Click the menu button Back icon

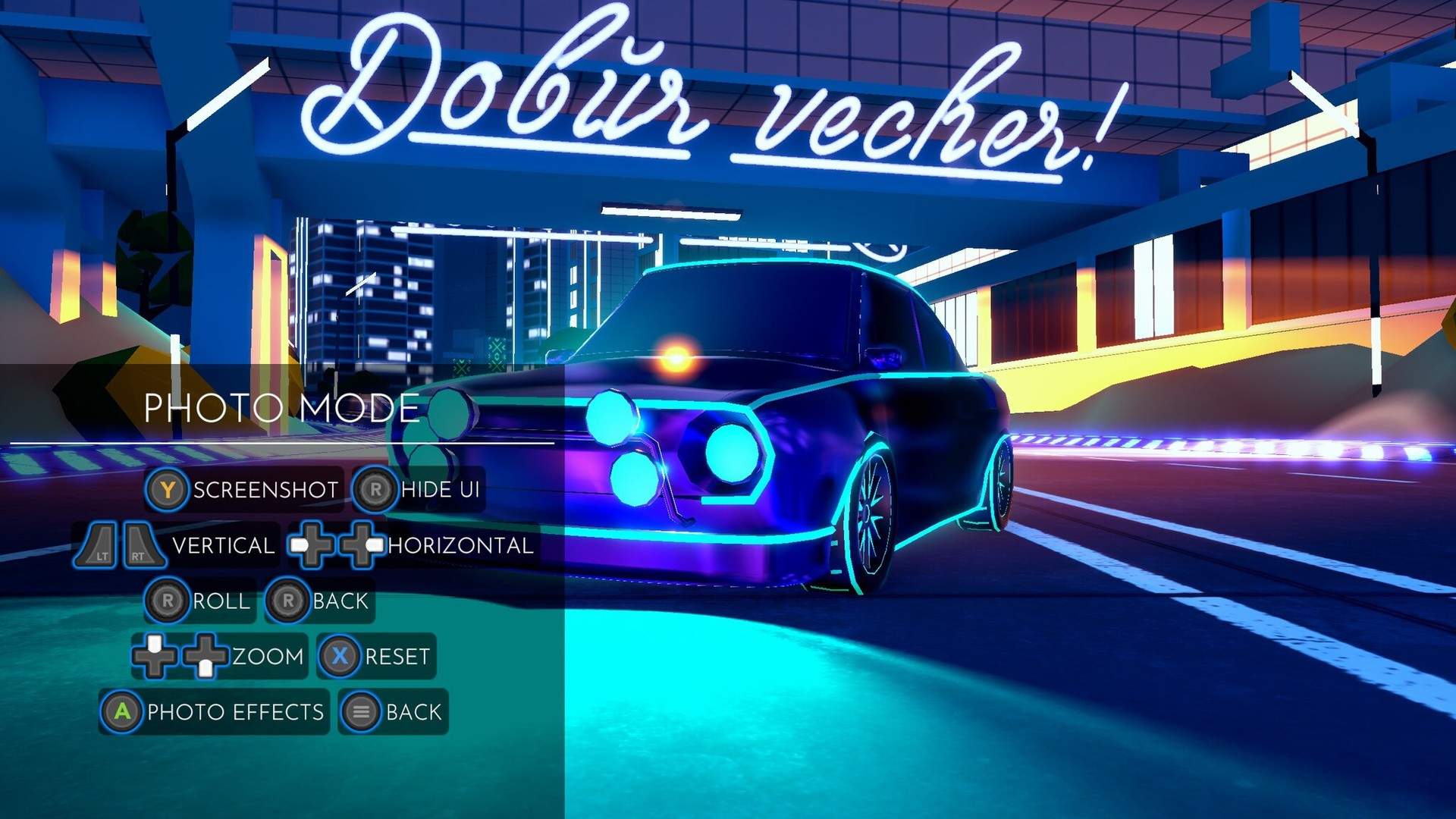click(x=362, y=711)
